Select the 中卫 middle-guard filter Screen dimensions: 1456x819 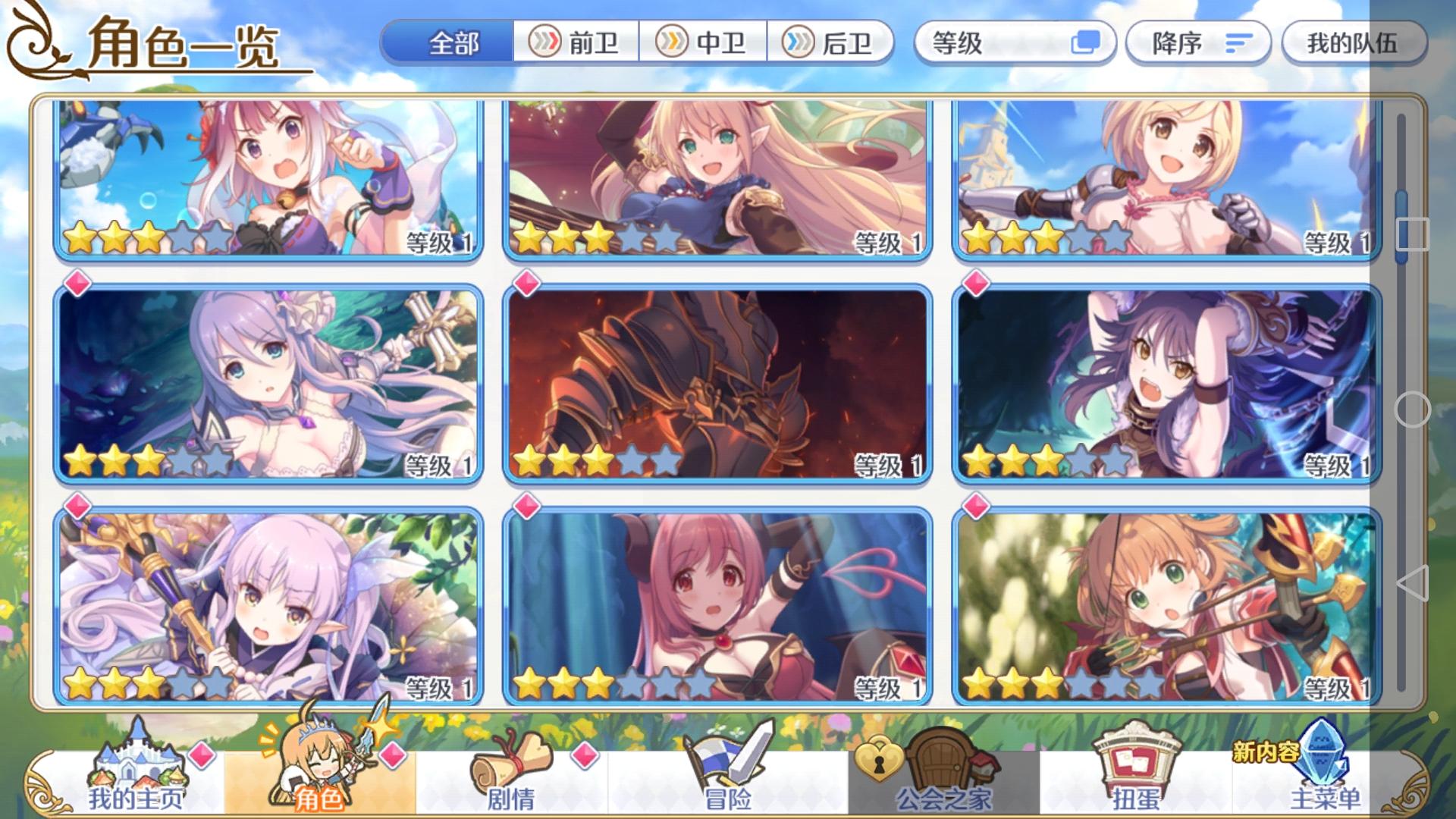tap(702, 44)
